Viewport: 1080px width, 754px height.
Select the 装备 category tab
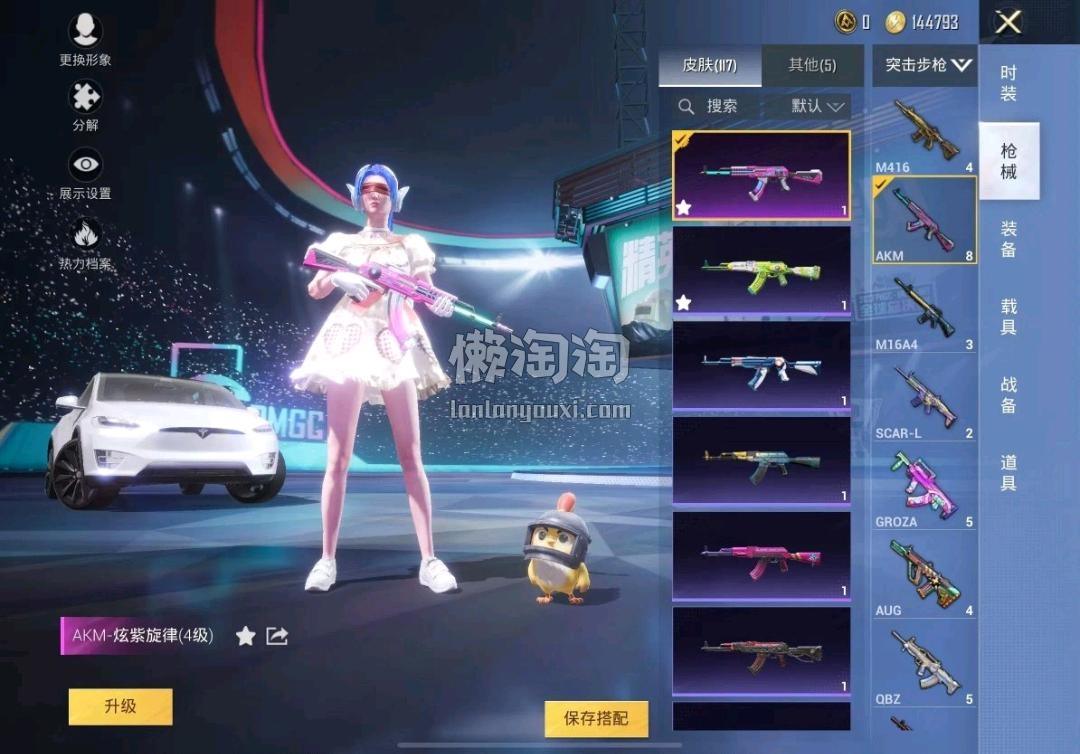tap(1008, 239)
